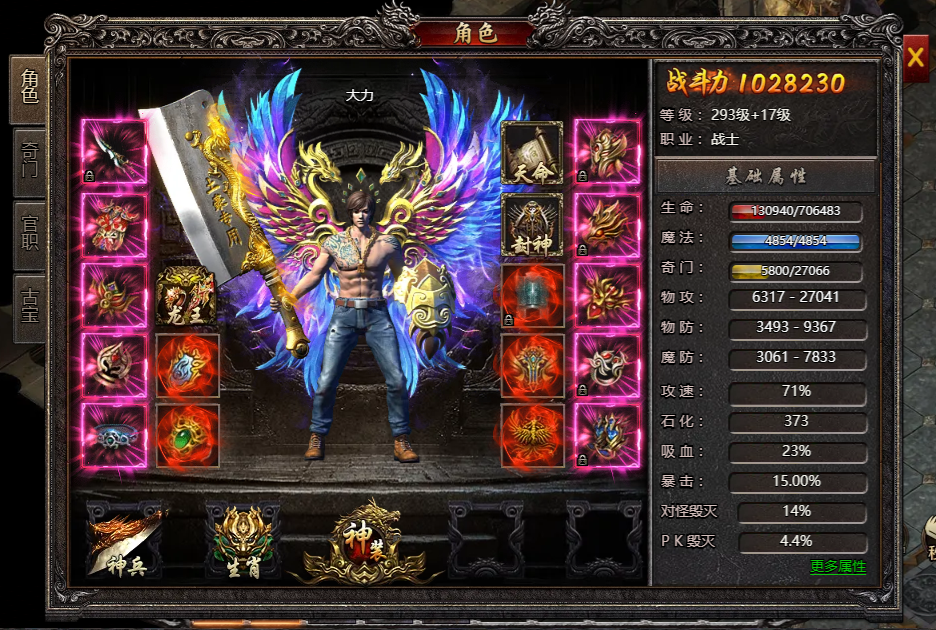Viewport: 936px width, 630px height.
Task: Select the silver ring equipment slot
Action: coord(114,435)
